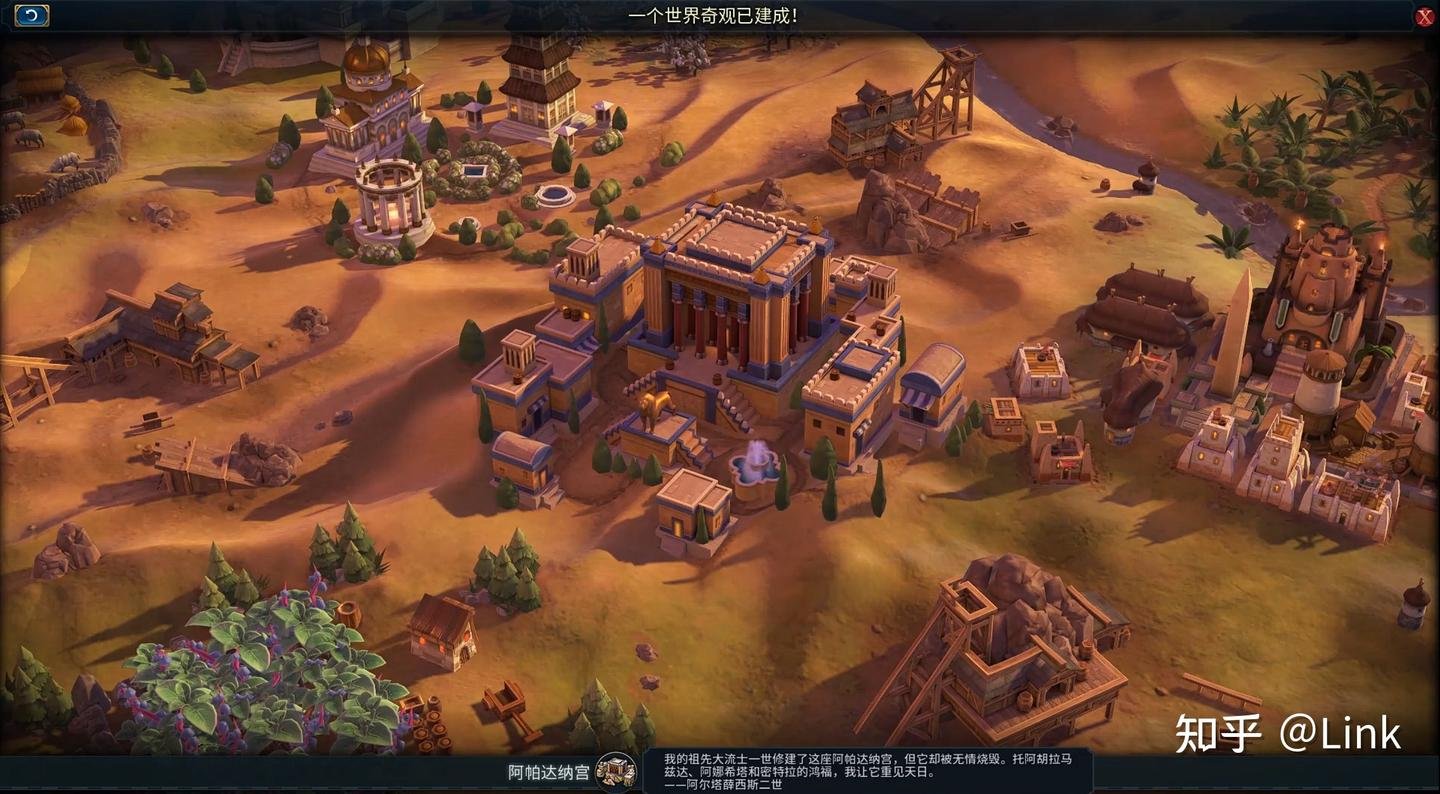Image resolution: width=1440 pixels, height=794 pixels.
Task: Click the red X to dismiss the announcement
Action: click(x=1424, y=14)
